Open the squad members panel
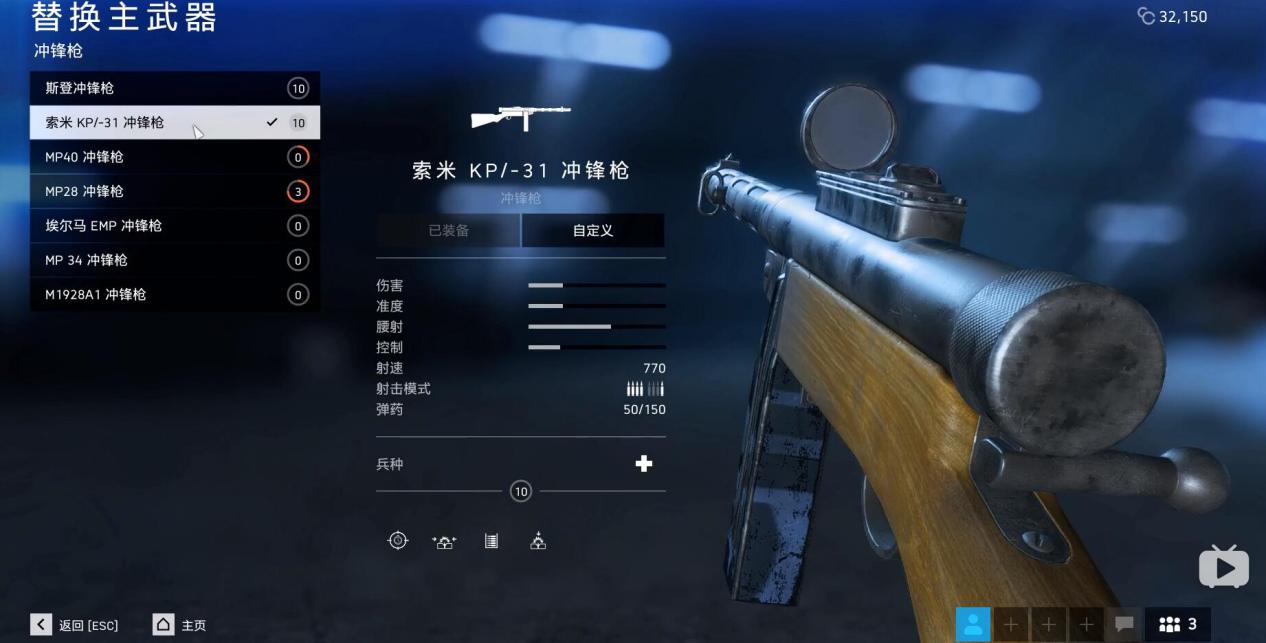Image resolution: width=1266 pixels, height=643 pixels. (x=1178, y=624)
